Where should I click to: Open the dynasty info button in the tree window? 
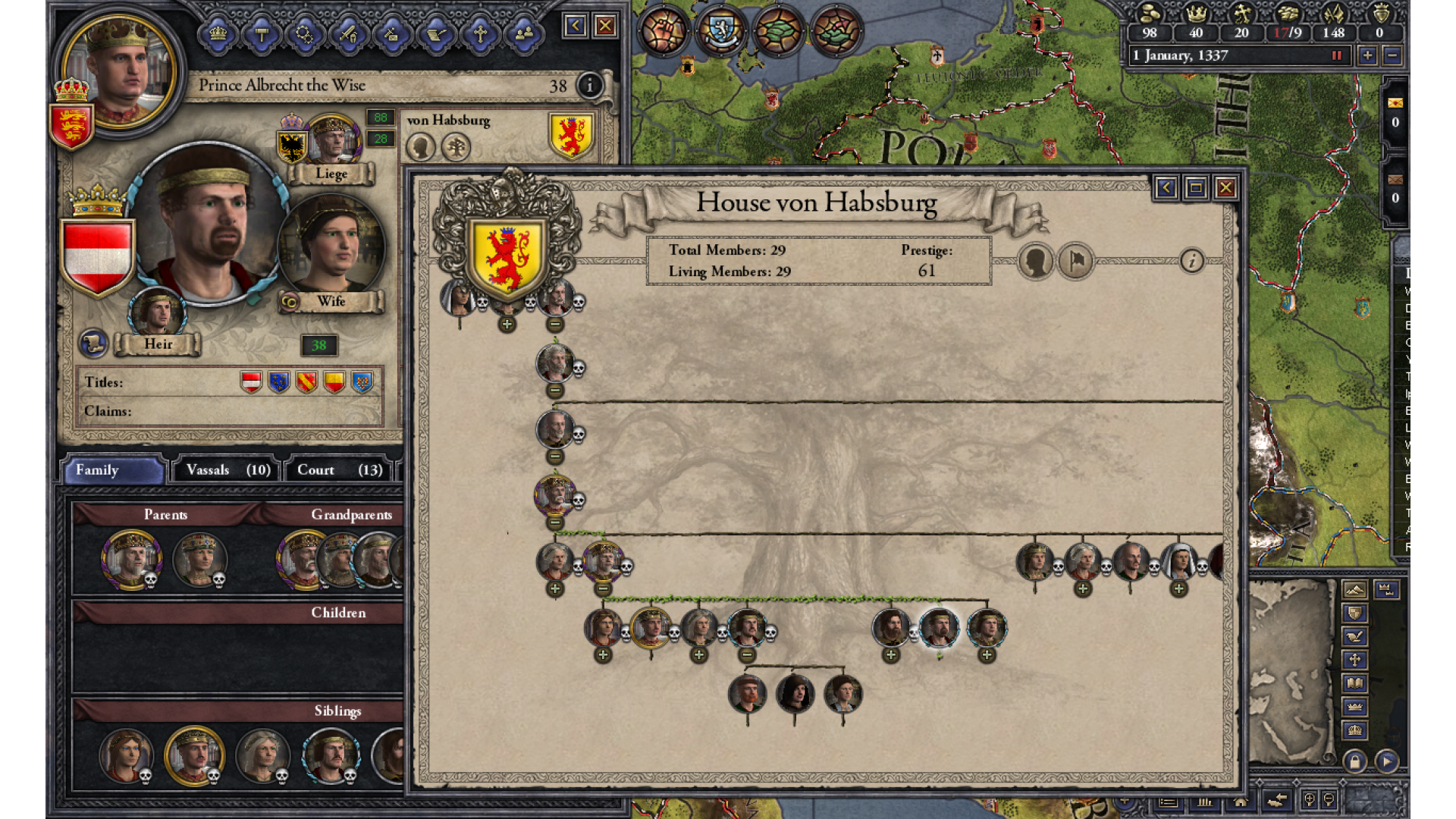click(x=1191, y=262)
